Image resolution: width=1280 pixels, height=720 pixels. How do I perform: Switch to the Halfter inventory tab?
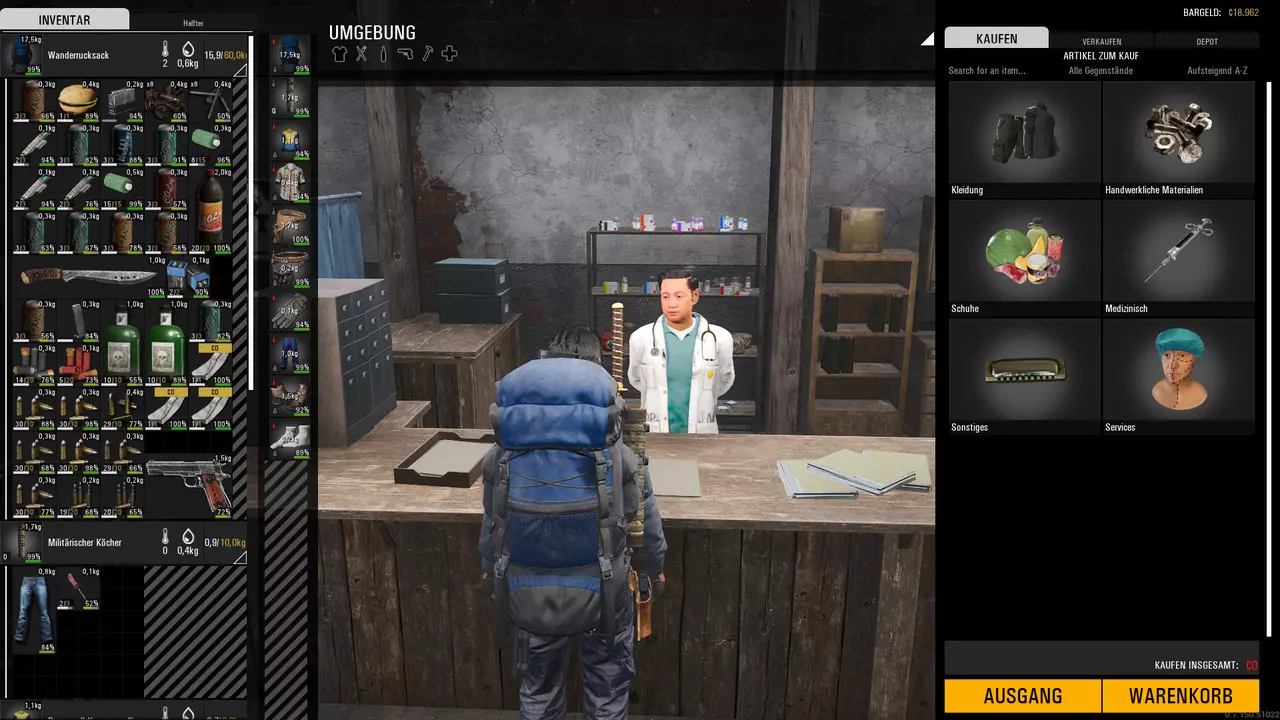point(193,22)
